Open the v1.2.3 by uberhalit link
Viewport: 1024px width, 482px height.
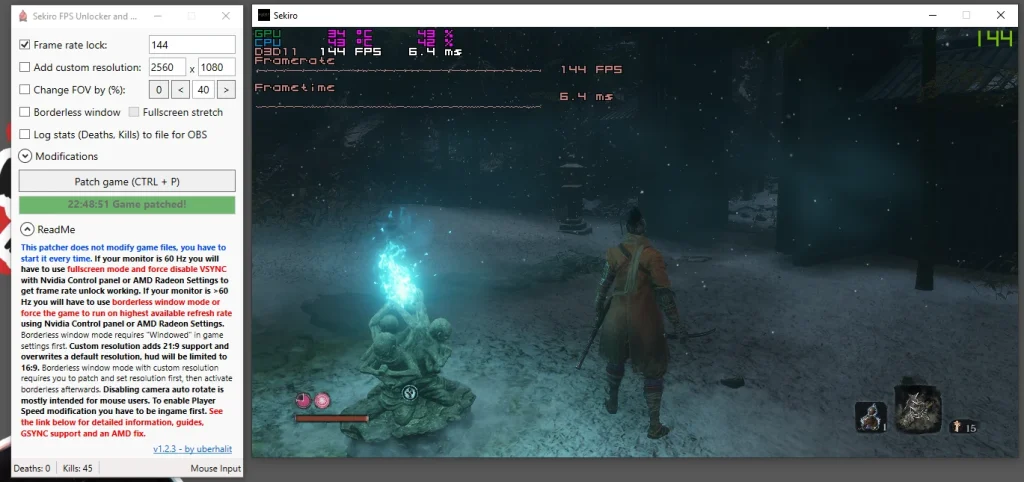pyautogui.click(x=193, y=449)
